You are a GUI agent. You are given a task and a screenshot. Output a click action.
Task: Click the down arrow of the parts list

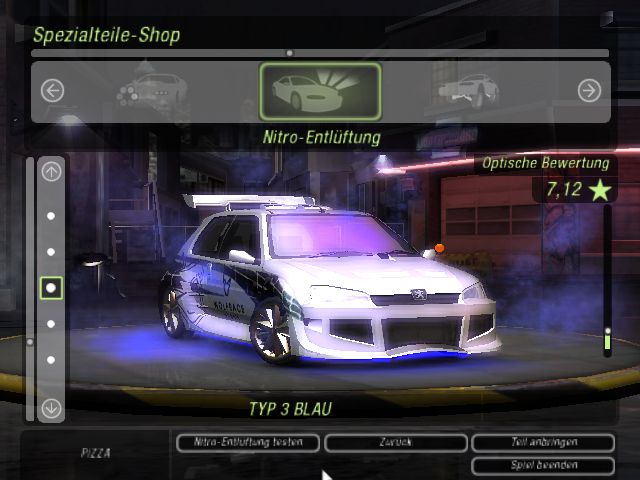pos(51,408)
